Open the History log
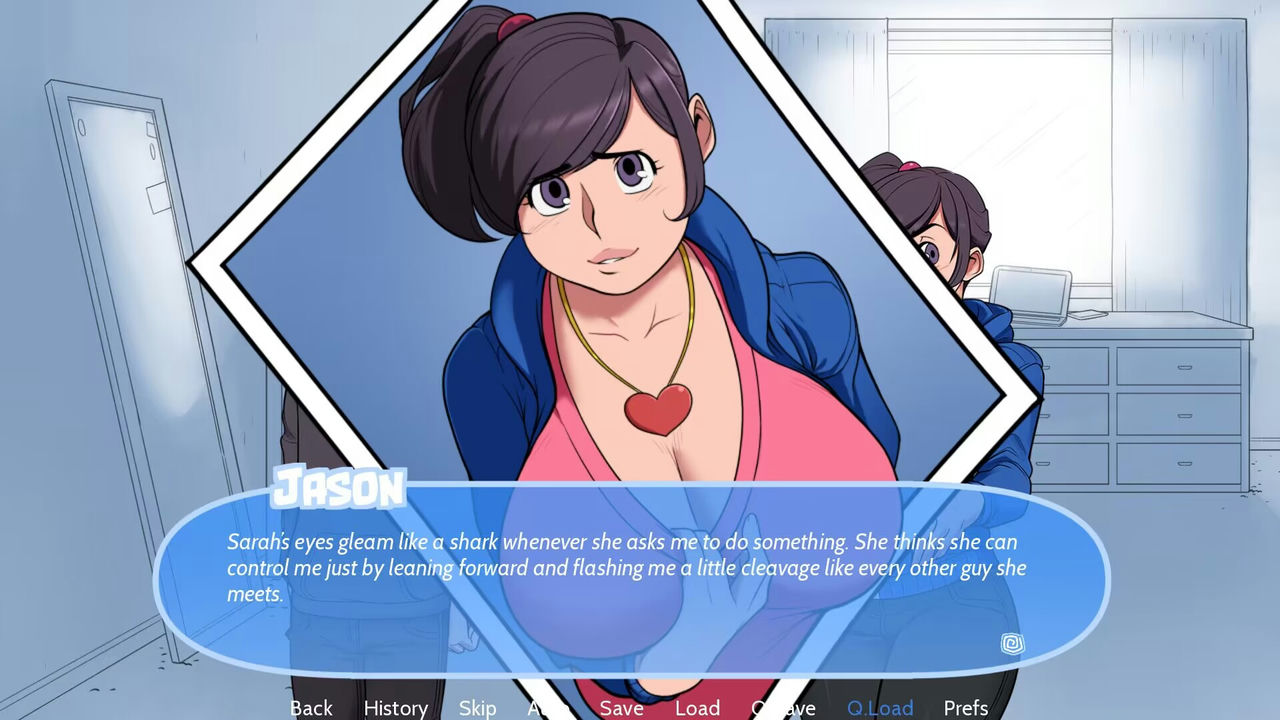Screen dimensions: 1280x720 pyautogui.click(x=395, y=708)
